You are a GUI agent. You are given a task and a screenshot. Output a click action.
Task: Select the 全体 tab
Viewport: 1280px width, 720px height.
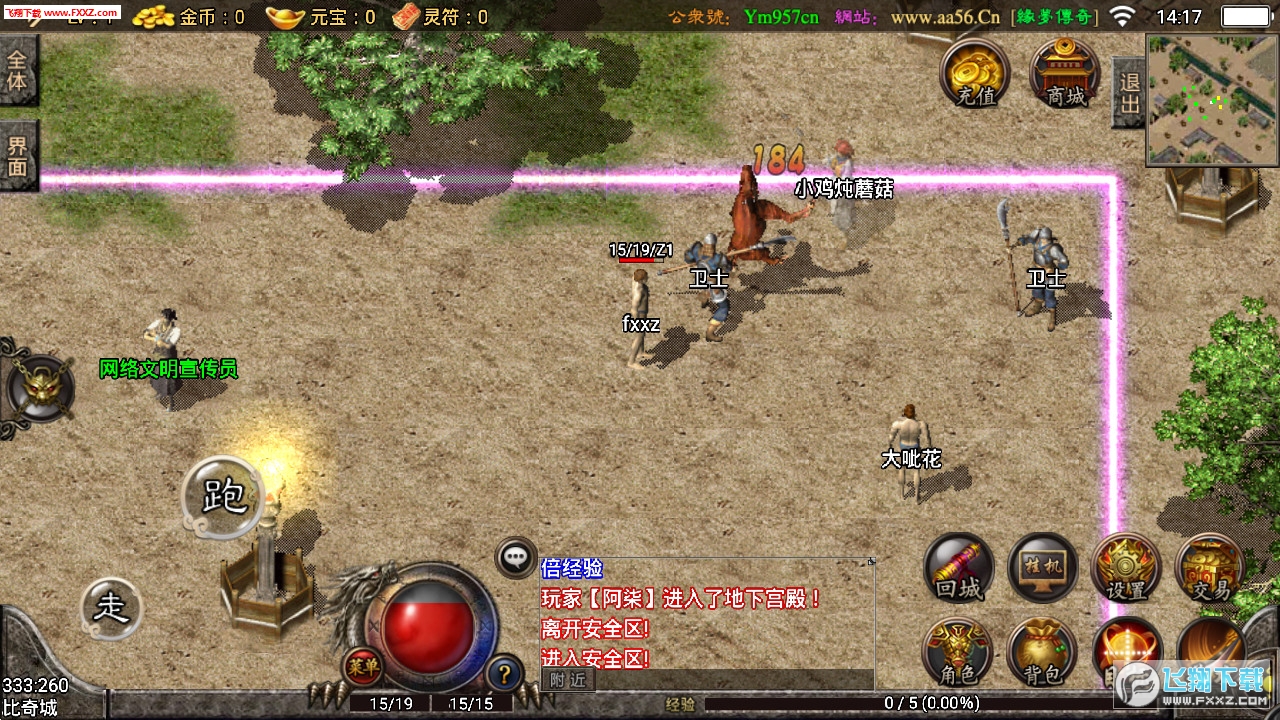point(18,69)
